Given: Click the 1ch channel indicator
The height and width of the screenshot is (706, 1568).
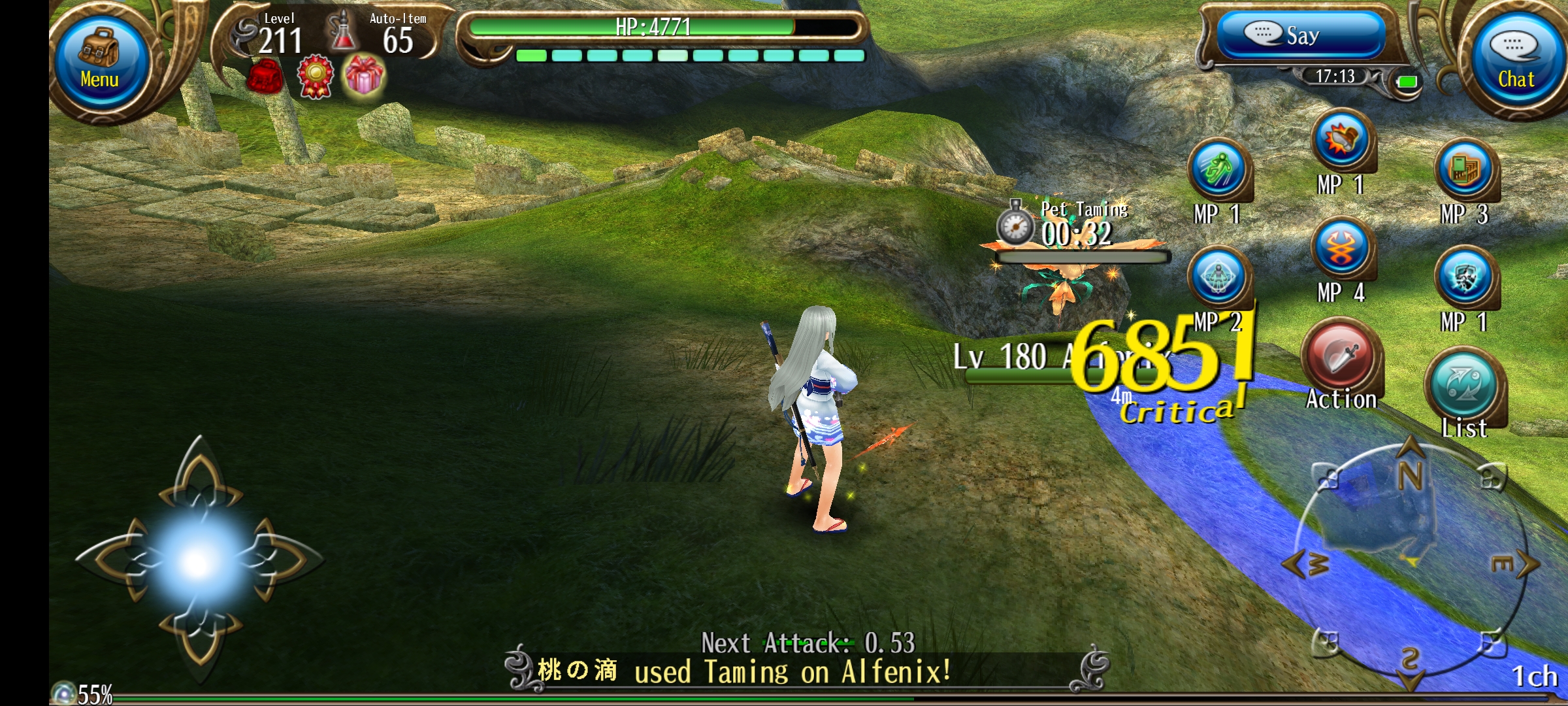Looking at the screenshot, I should click(1534, 677).
